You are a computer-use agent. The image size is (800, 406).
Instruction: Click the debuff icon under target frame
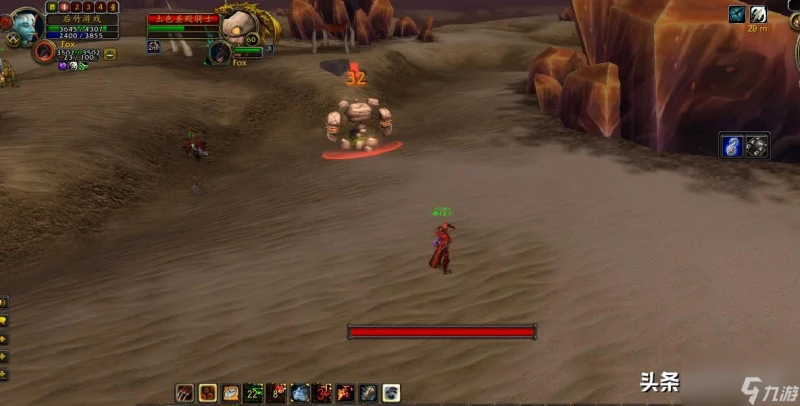point(153,46)
